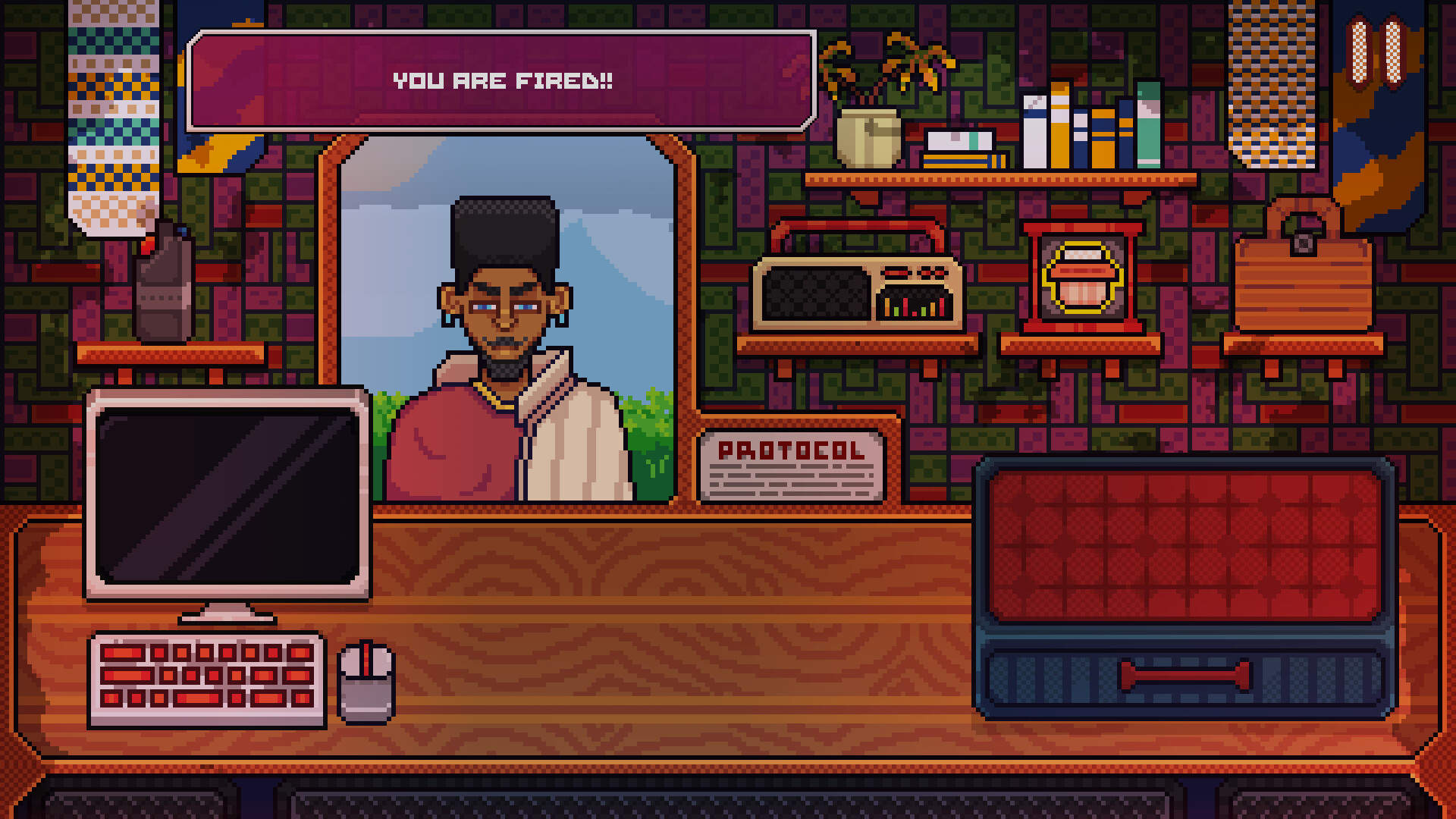Click the equalizer level bars on the radio
The width and height of the screenshot is (1456, 819).
pyautogui.click(x=915, y=309)
